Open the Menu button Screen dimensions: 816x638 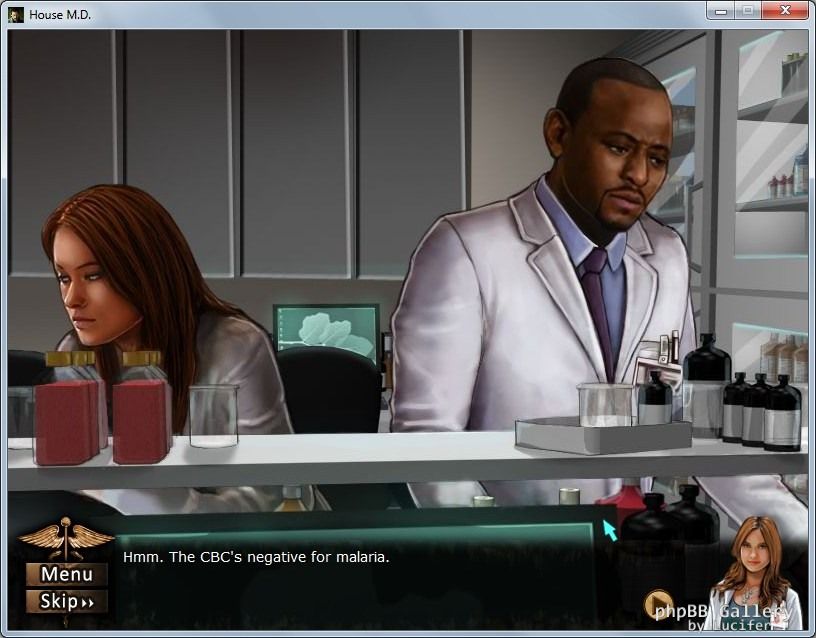coord(67,574)
